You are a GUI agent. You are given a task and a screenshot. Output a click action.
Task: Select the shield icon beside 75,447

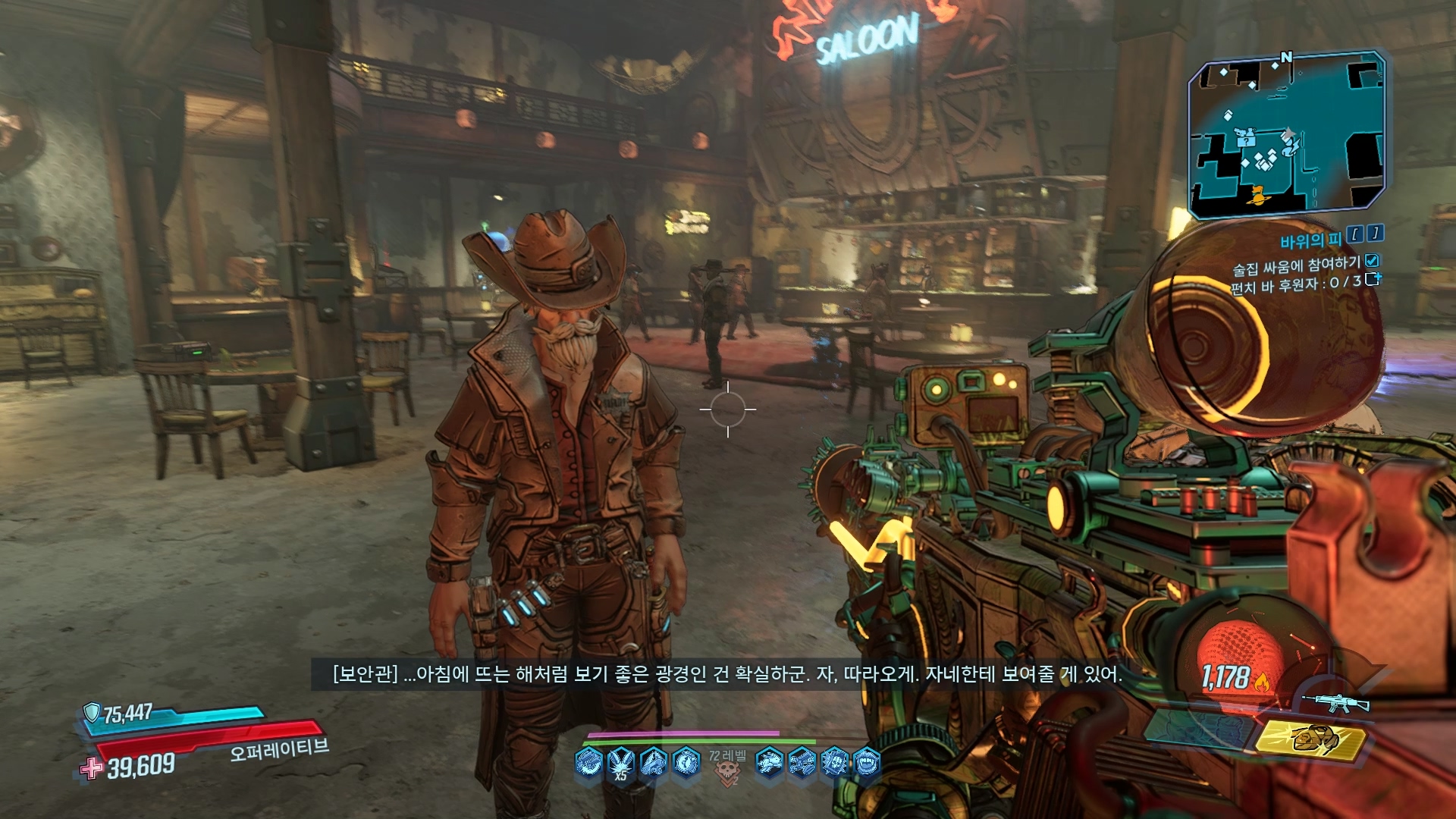[92, 712]
